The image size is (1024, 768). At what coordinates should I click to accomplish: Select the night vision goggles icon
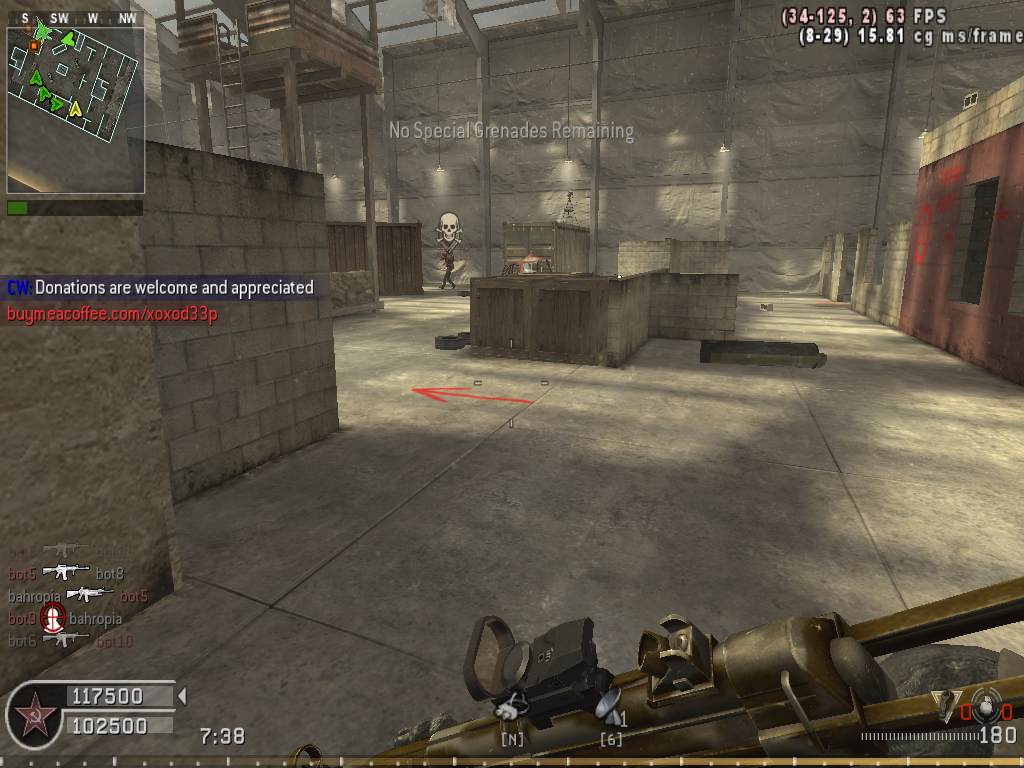[x=514, y=707]
